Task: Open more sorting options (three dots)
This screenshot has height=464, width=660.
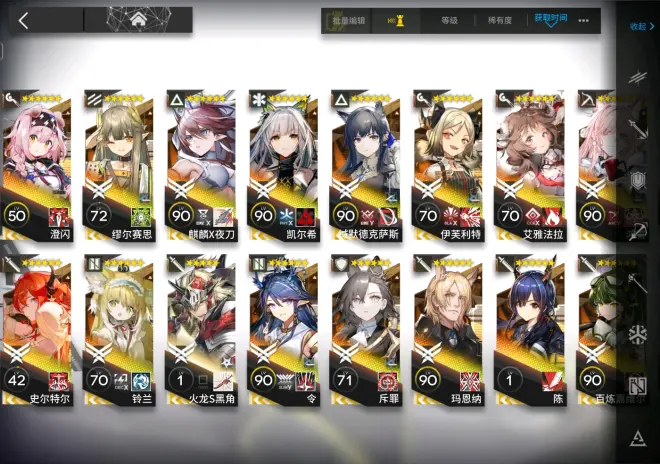Action: coord(584,20)
